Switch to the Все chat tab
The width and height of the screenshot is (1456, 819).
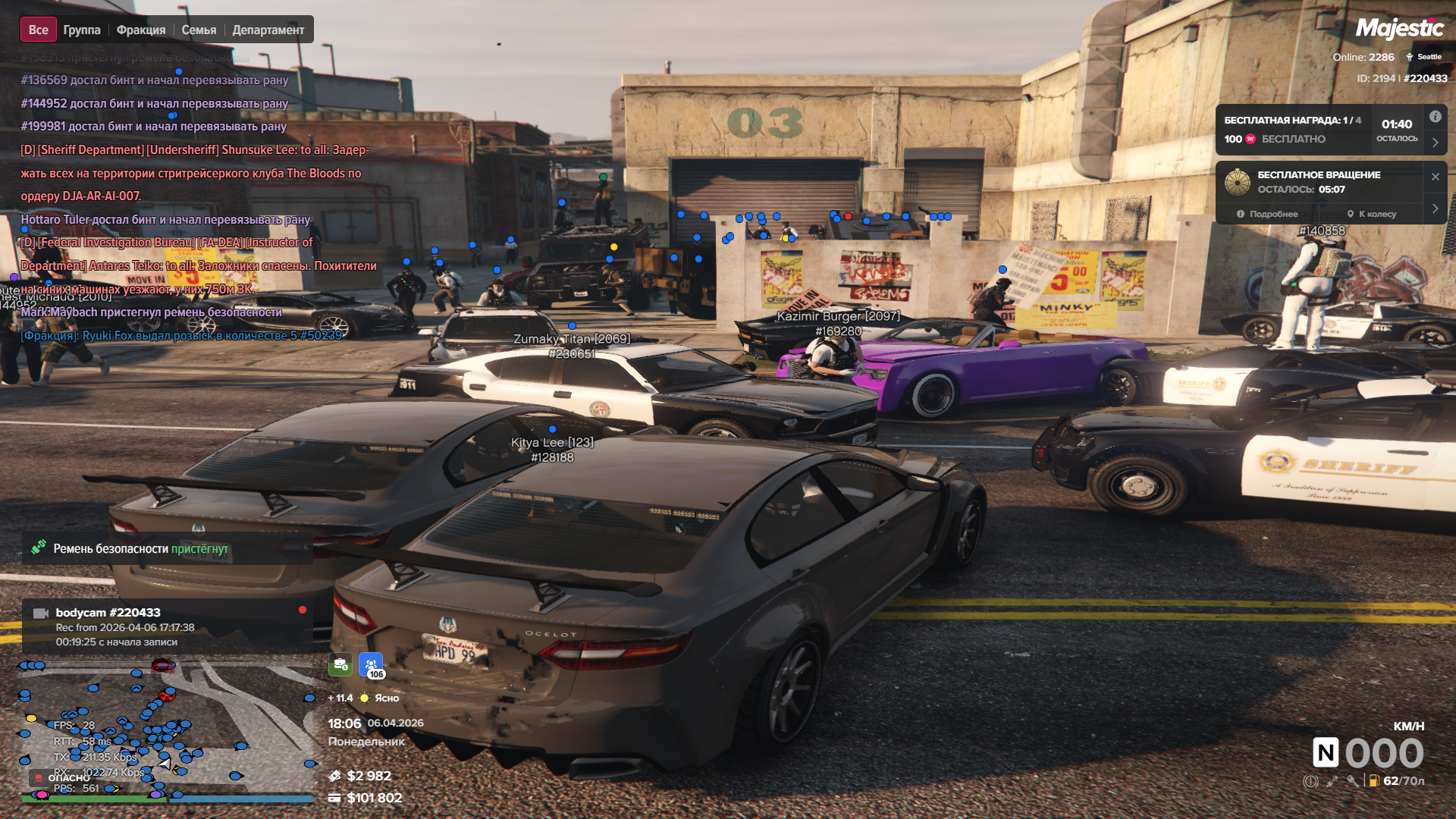[x=38, y=30]
